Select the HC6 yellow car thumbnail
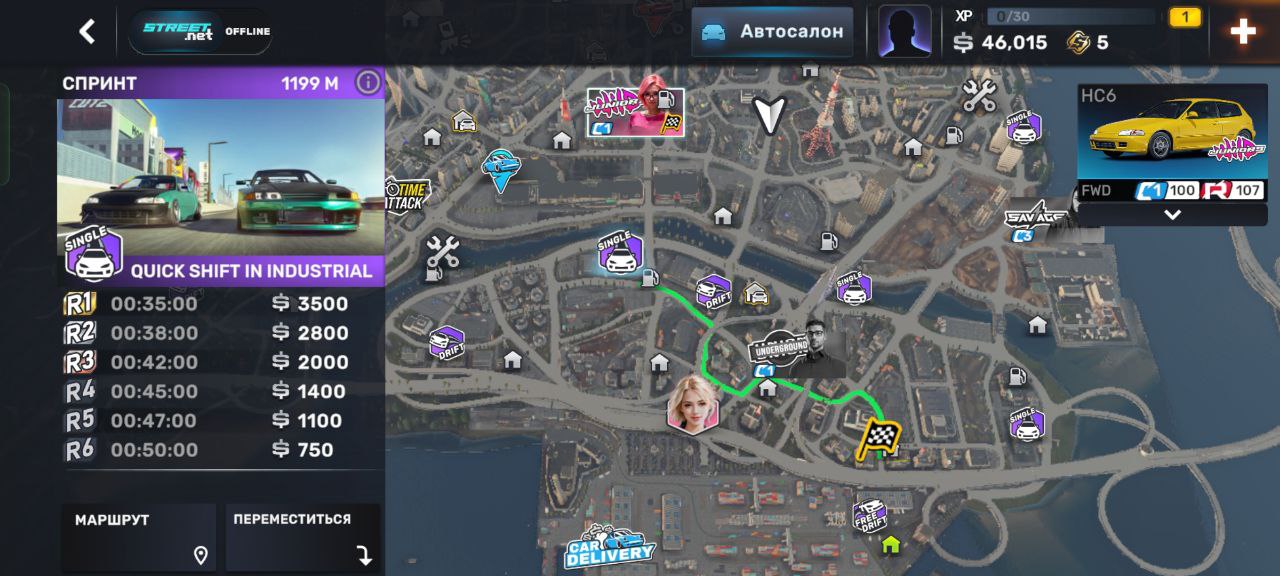The width and height of the screenshot is (1280, 576). pos(1172,132)
